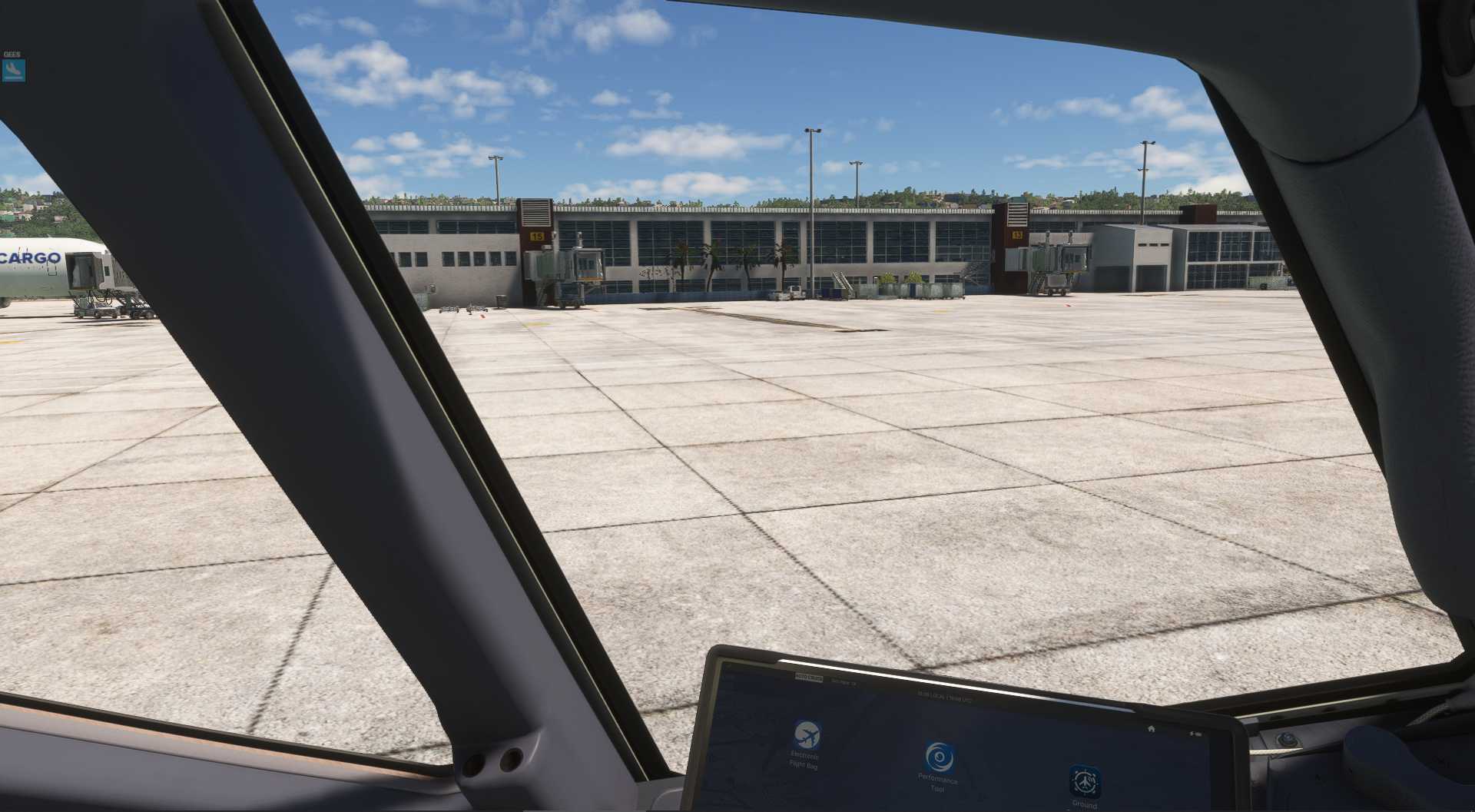Image resolution: width=1475 pixels, height=812 pixels.
Task: Click the GEES logo icon in the top-left
Action: click(x=13, y=69)
